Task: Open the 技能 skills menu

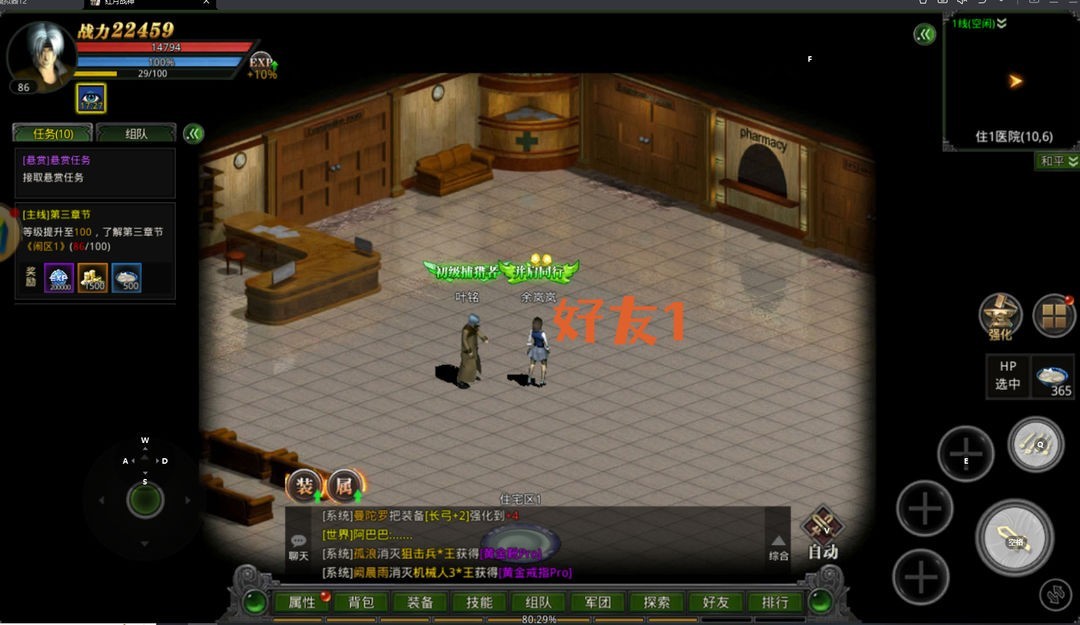Action: (479, 602)
